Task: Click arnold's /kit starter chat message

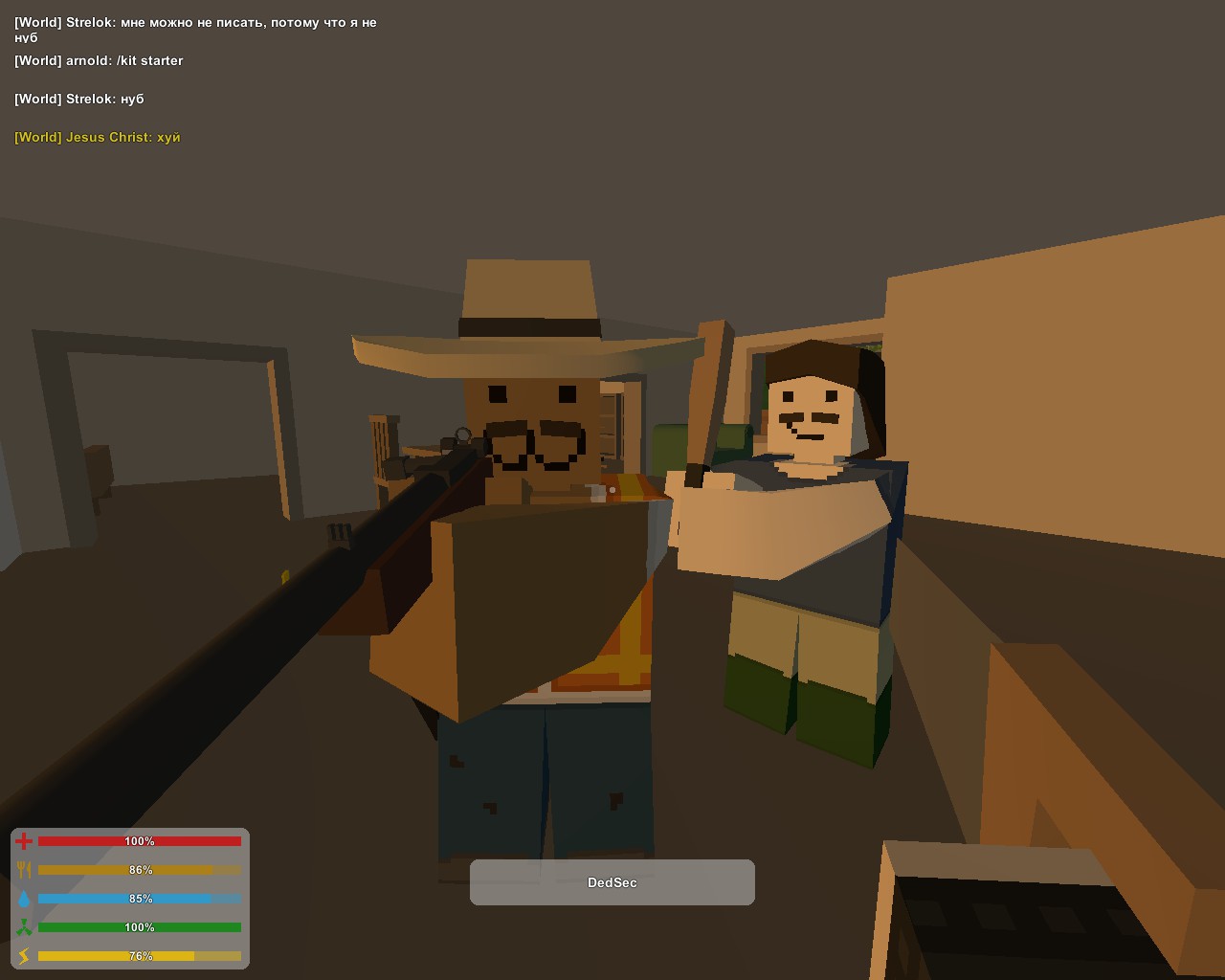Action: 99,60
